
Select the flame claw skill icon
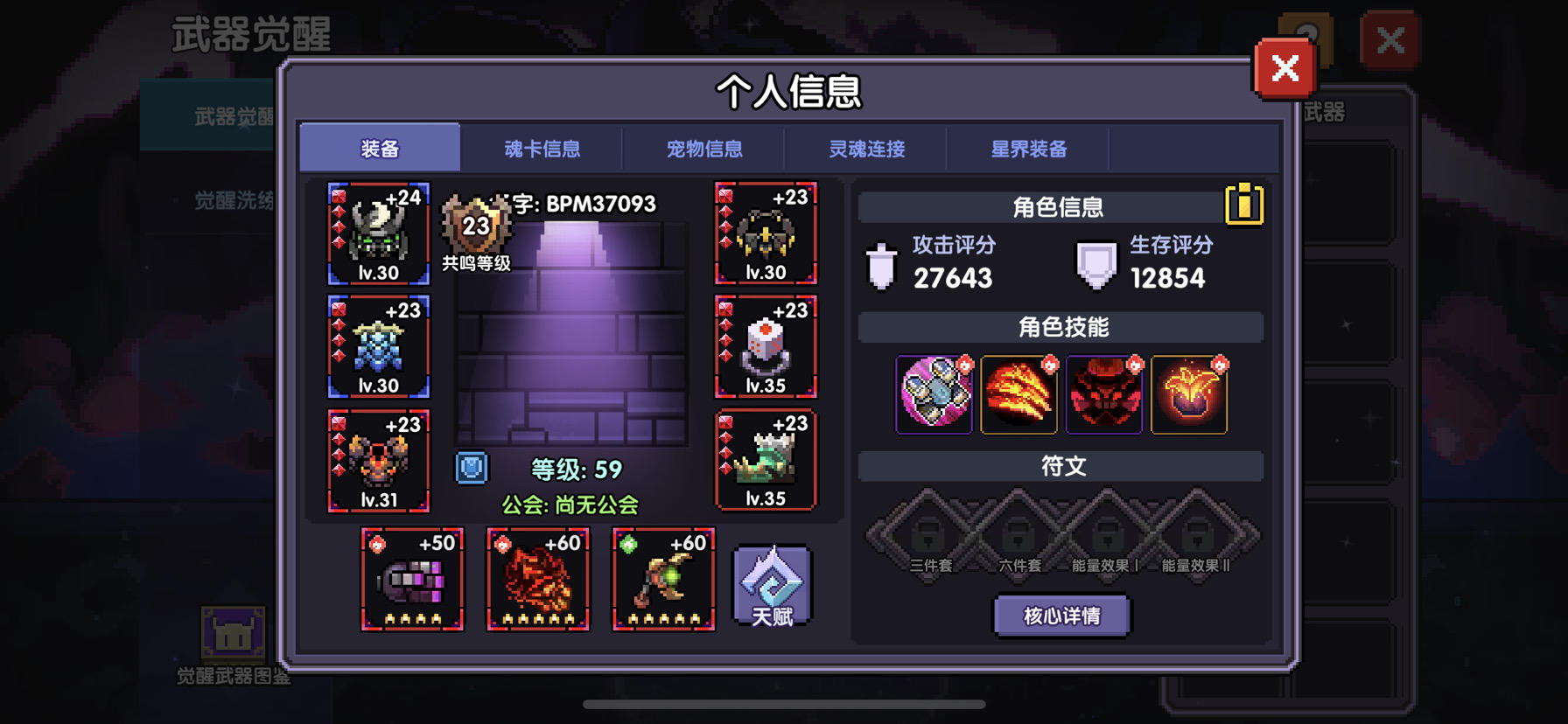1019,395
